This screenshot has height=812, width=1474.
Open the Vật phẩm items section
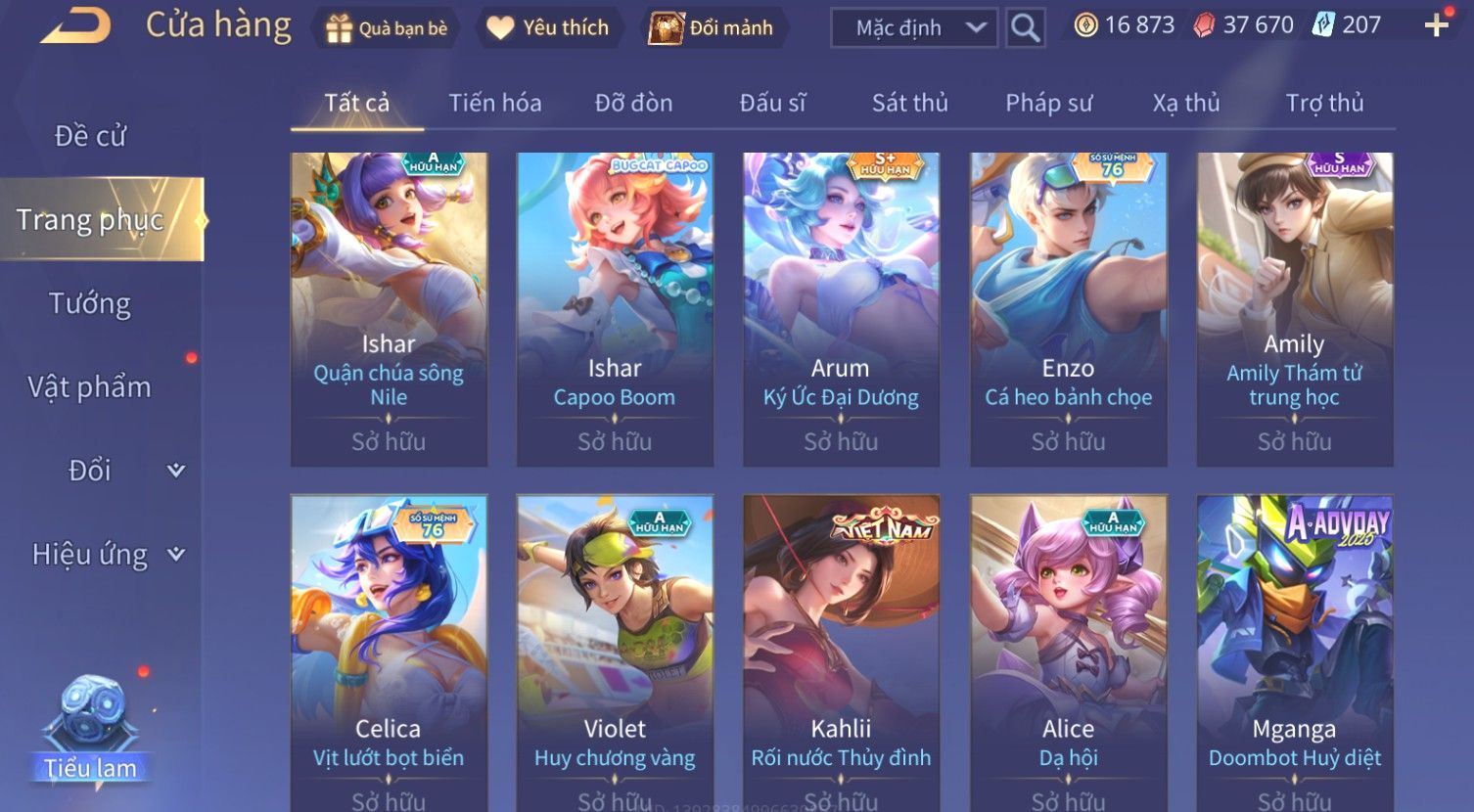90,387
